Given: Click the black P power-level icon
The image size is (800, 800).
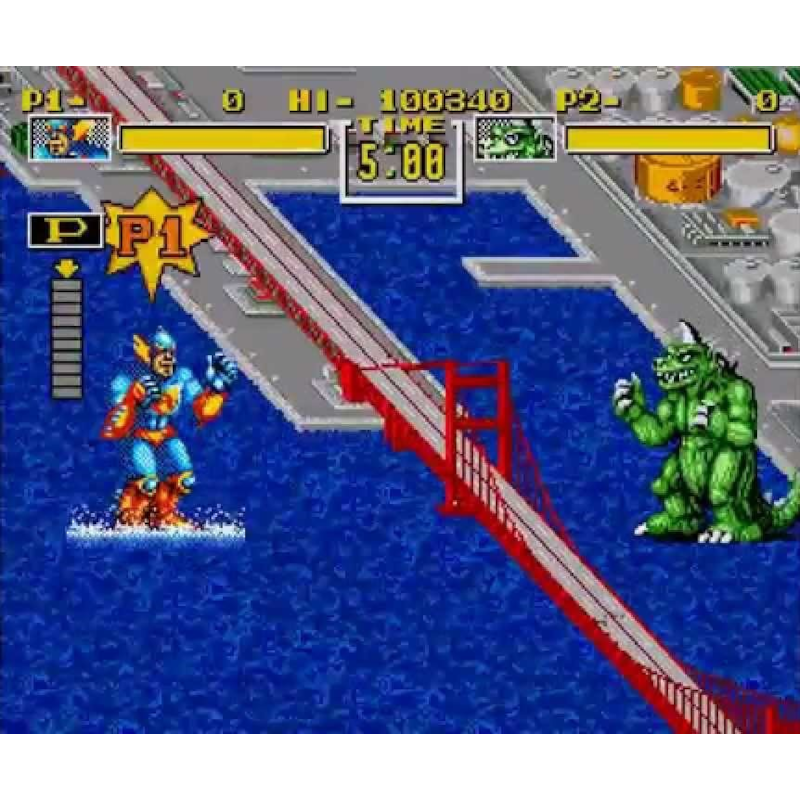Looking at the screenshot, I should coord(66,231).
